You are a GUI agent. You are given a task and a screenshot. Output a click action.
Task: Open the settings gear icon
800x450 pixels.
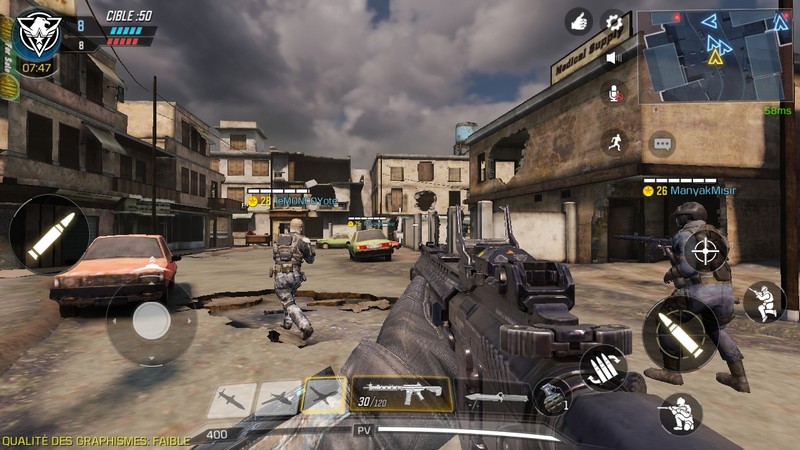click(613, 21)
